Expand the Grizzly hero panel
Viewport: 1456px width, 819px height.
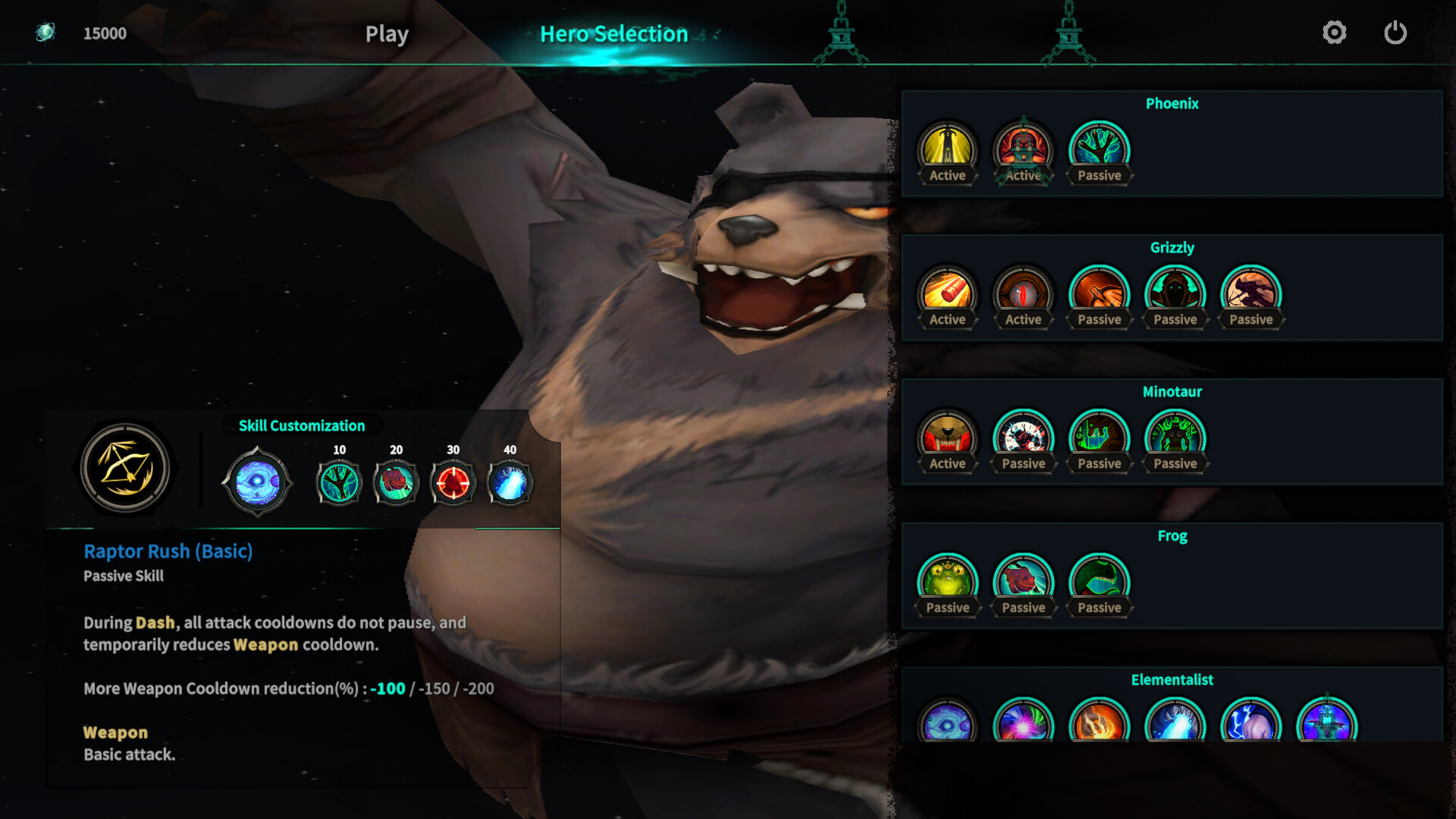(1173, 247)
